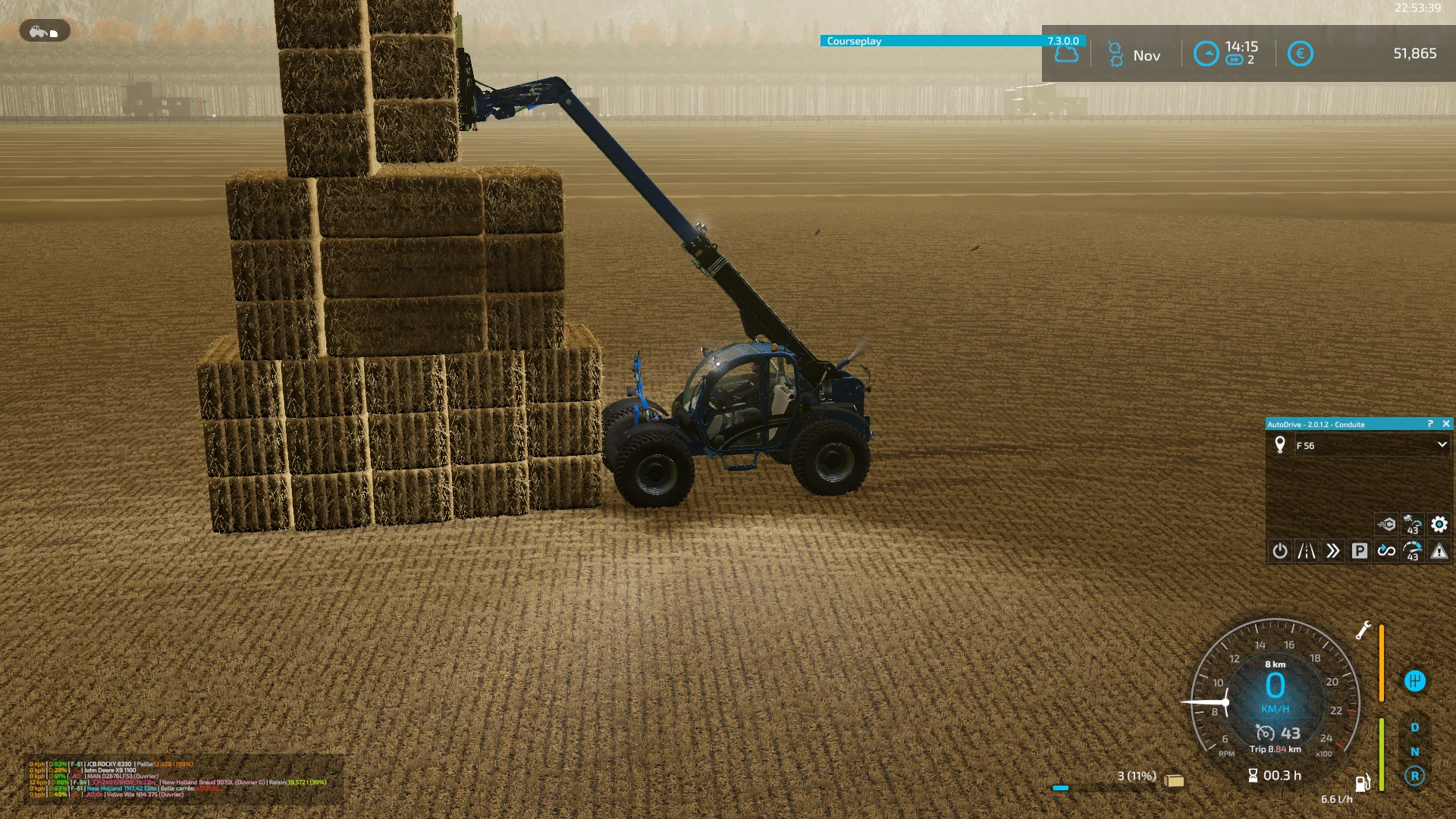This screenshot has width=1456, height=819.
Task: Click the field speed limit 43 harvester icon
Action: [1413, 524]
